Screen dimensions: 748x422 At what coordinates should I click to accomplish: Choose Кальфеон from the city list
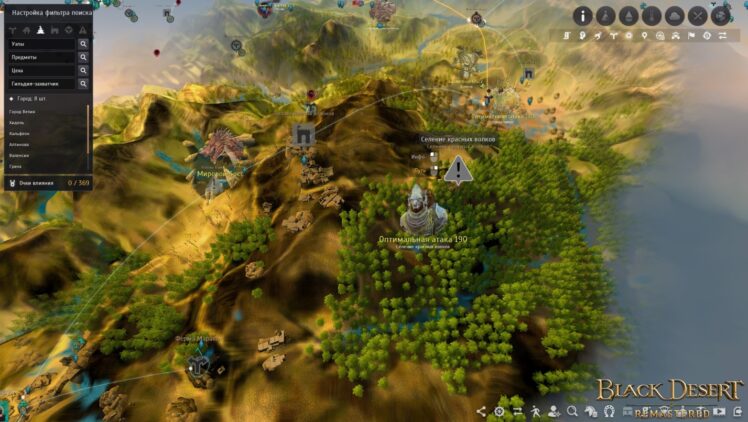pos(19,135)
